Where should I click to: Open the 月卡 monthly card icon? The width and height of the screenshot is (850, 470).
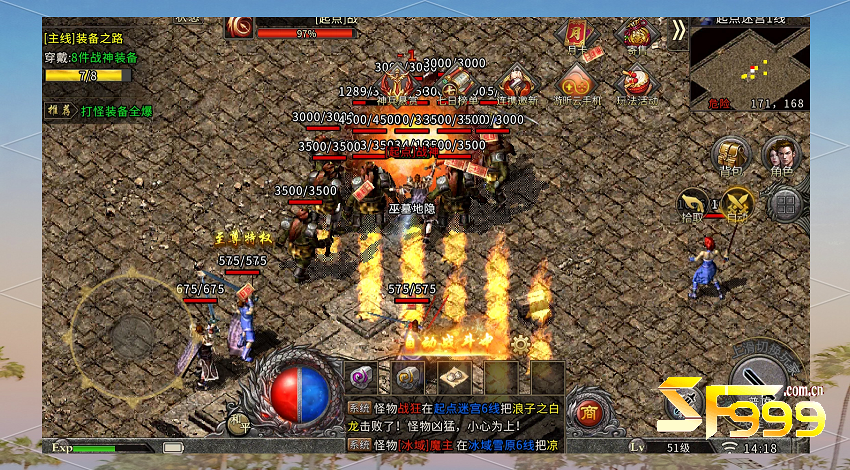coord(577,35)
